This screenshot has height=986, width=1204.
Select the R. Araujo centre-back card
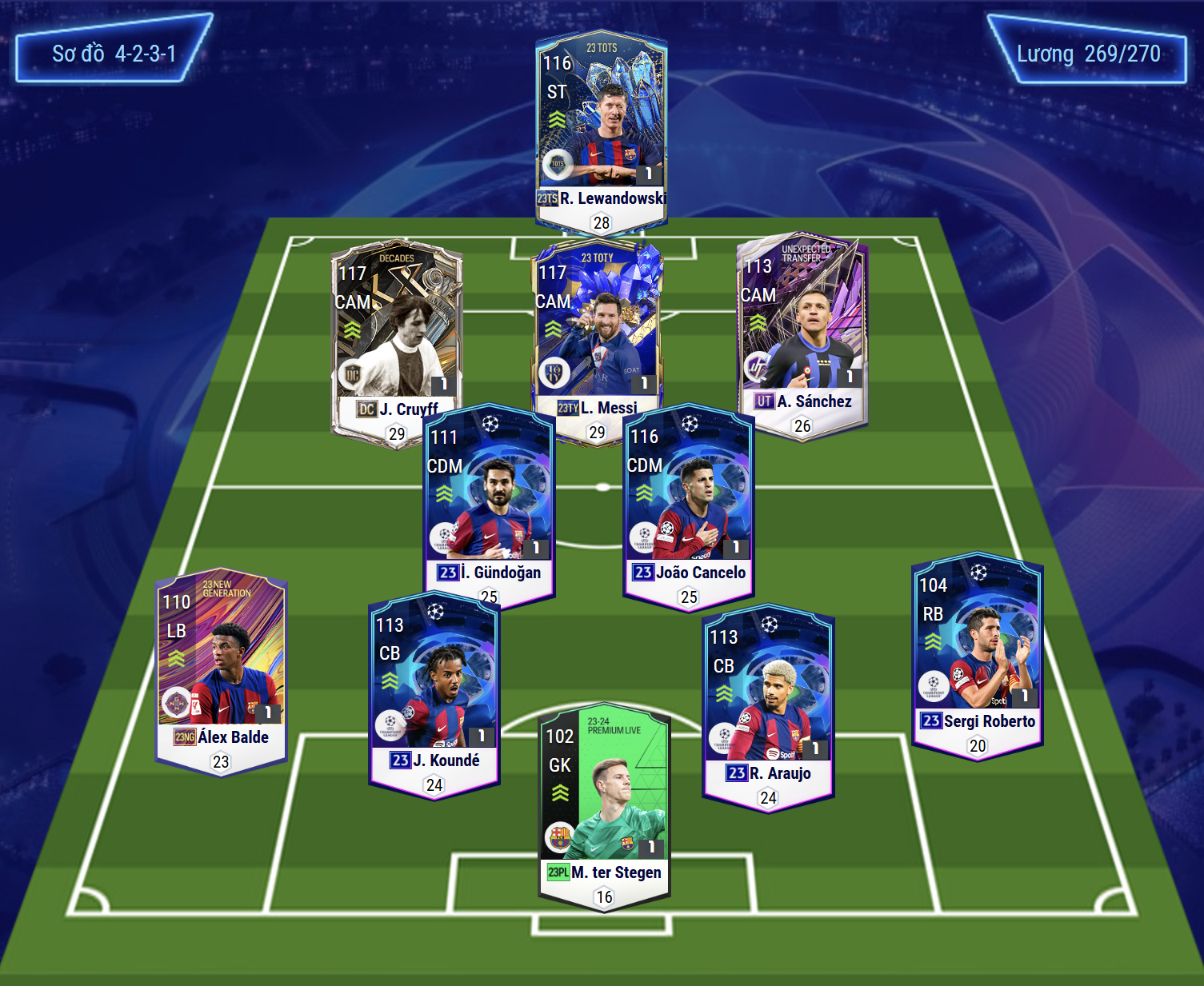[x=768, y=700]
